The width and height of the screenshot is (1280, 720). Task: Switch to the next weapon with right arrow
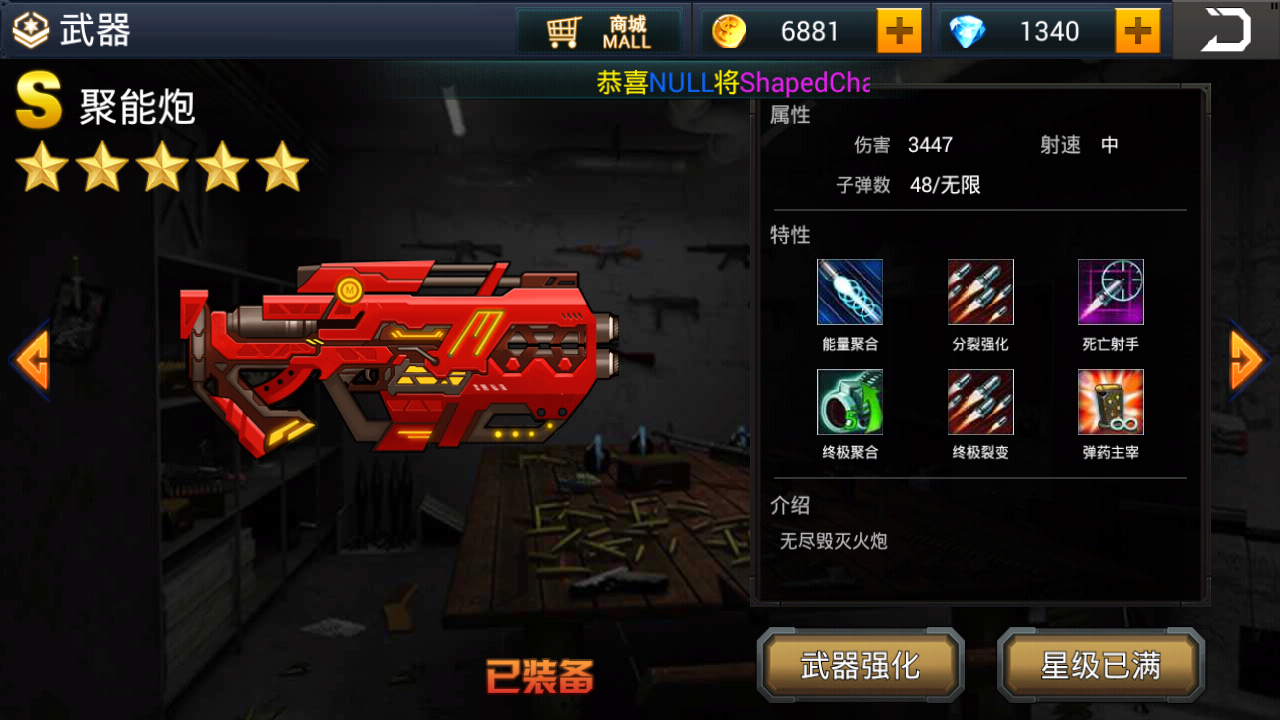[1249, 359]
